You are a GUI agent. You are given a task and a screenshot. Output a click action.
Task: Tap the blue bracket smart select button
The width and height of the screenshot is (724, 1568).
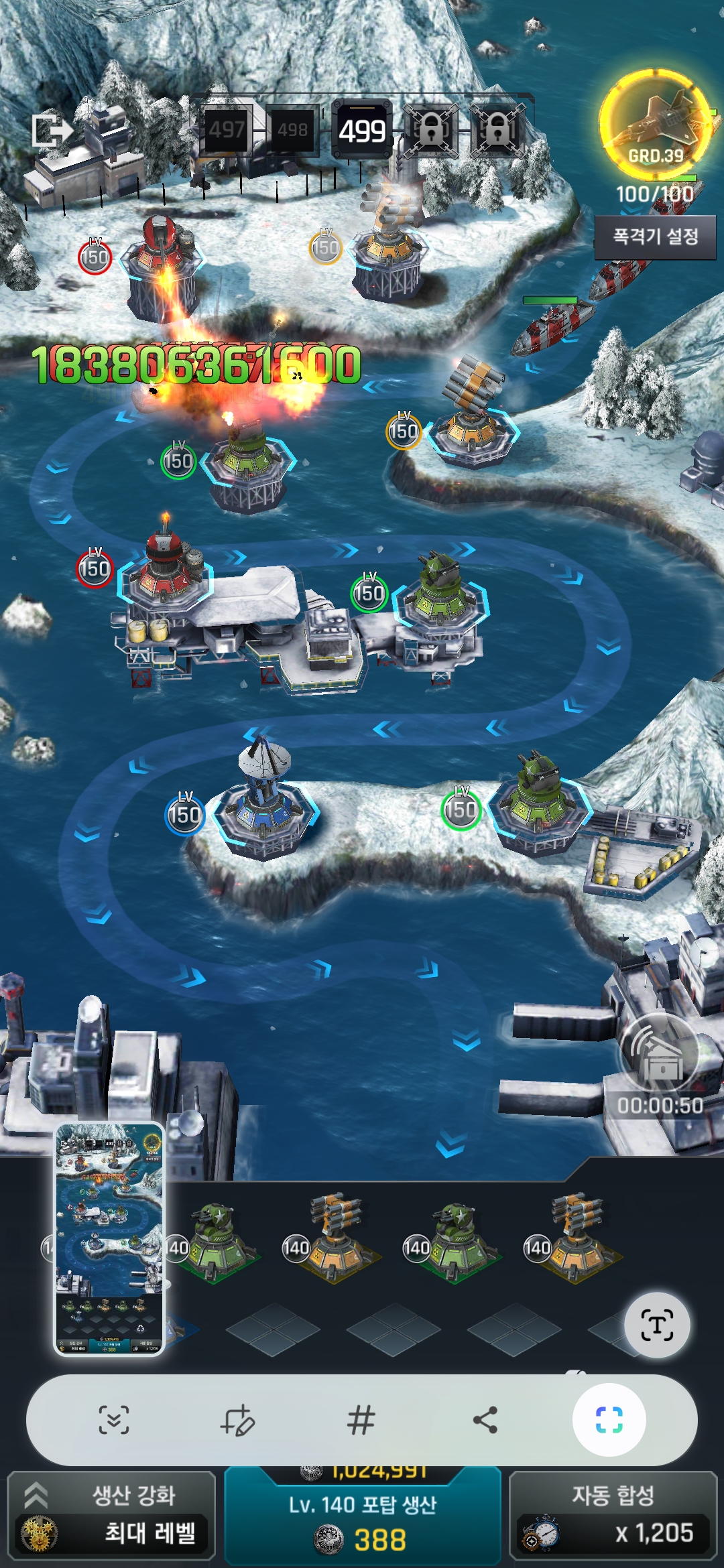(x=609, y=1419)
